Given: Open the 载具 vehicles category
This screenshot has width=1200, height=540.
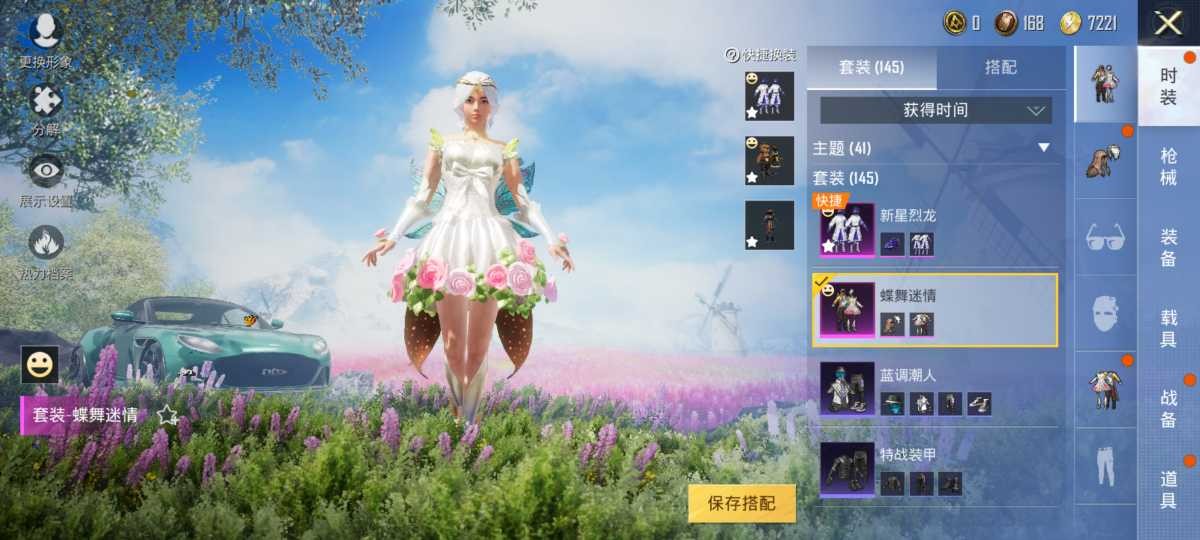Looking at the screenshot, I should coord(1168,328).
